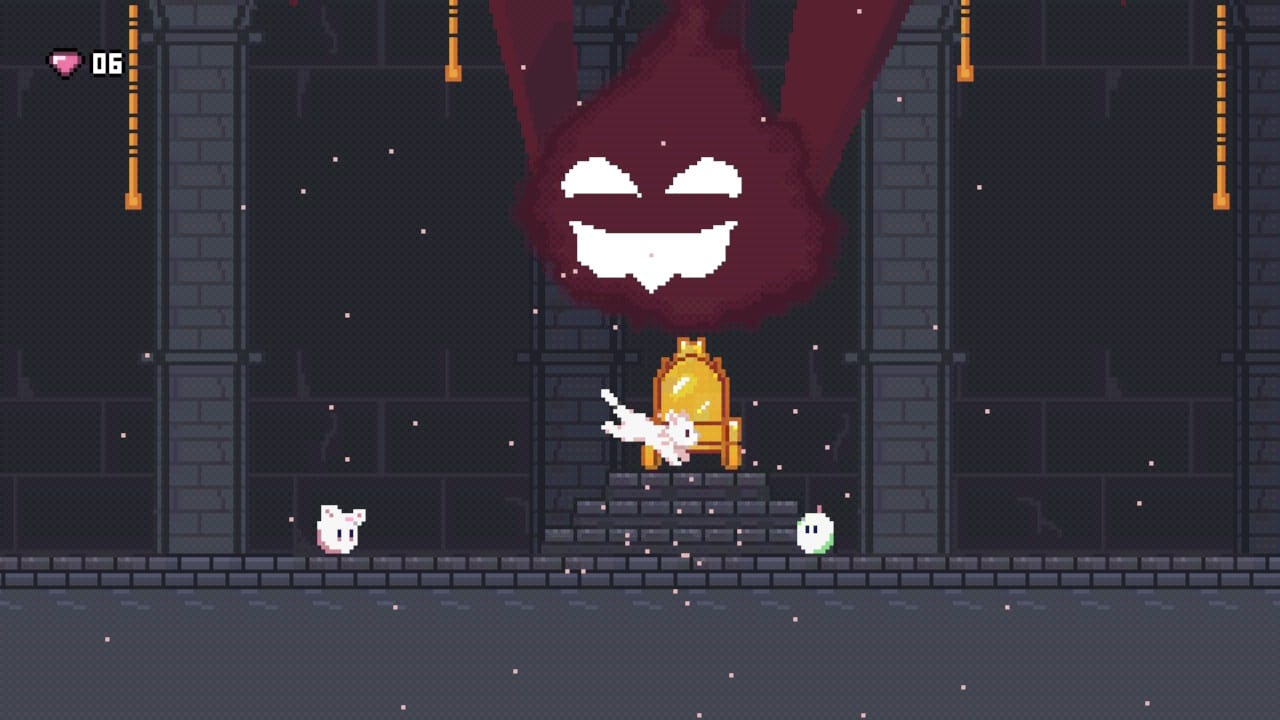Click the top step of the staircase
Image resolution: width=1280 pixels, height=720 pixels.
coord(690,480)
